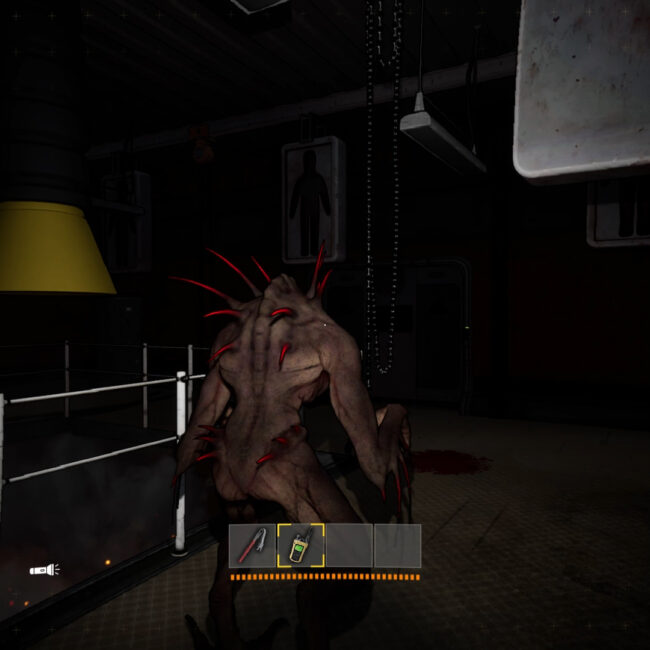
Task: Select the walkie-talkie hotbar slot
Action: pos(300,546)
